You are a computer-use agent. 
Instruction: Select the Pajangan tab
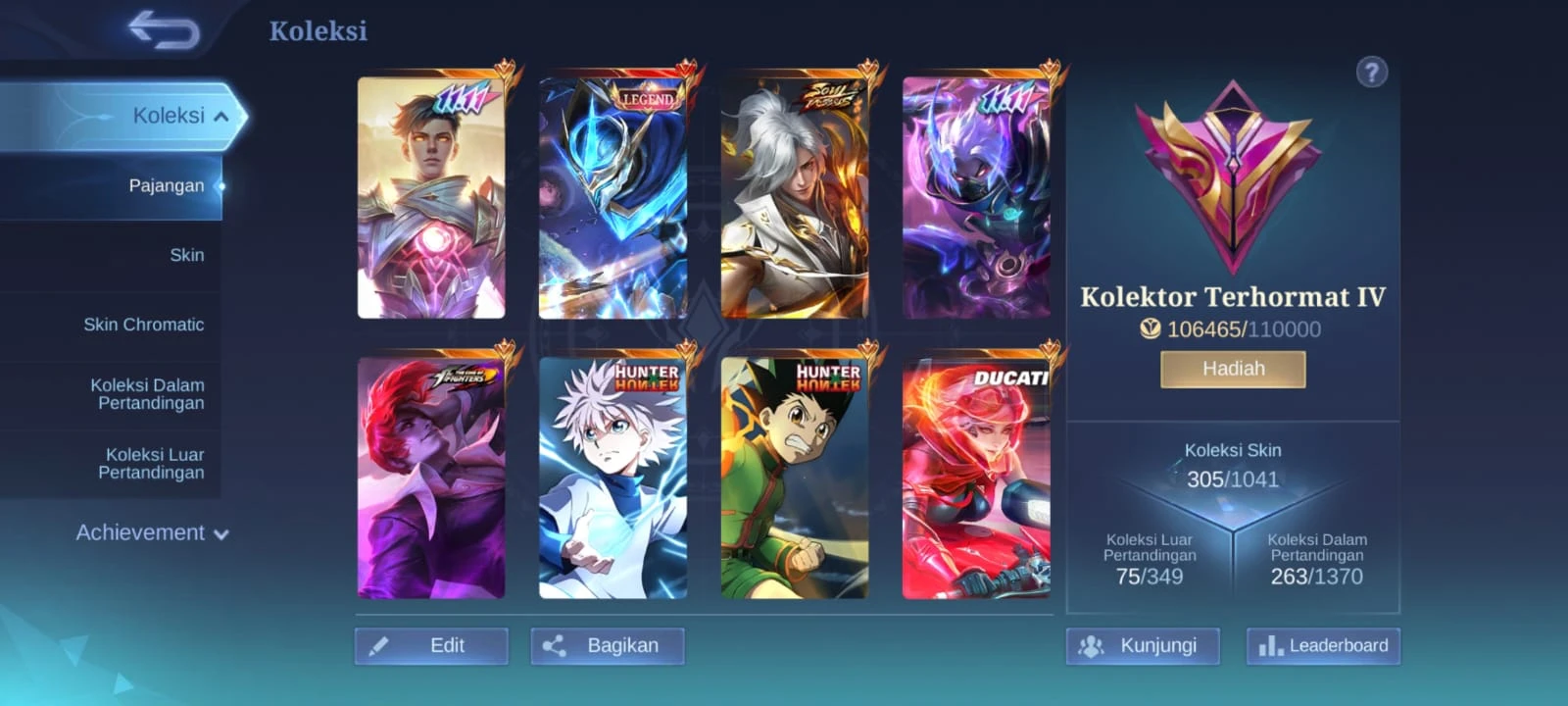(x=169, y=184)
